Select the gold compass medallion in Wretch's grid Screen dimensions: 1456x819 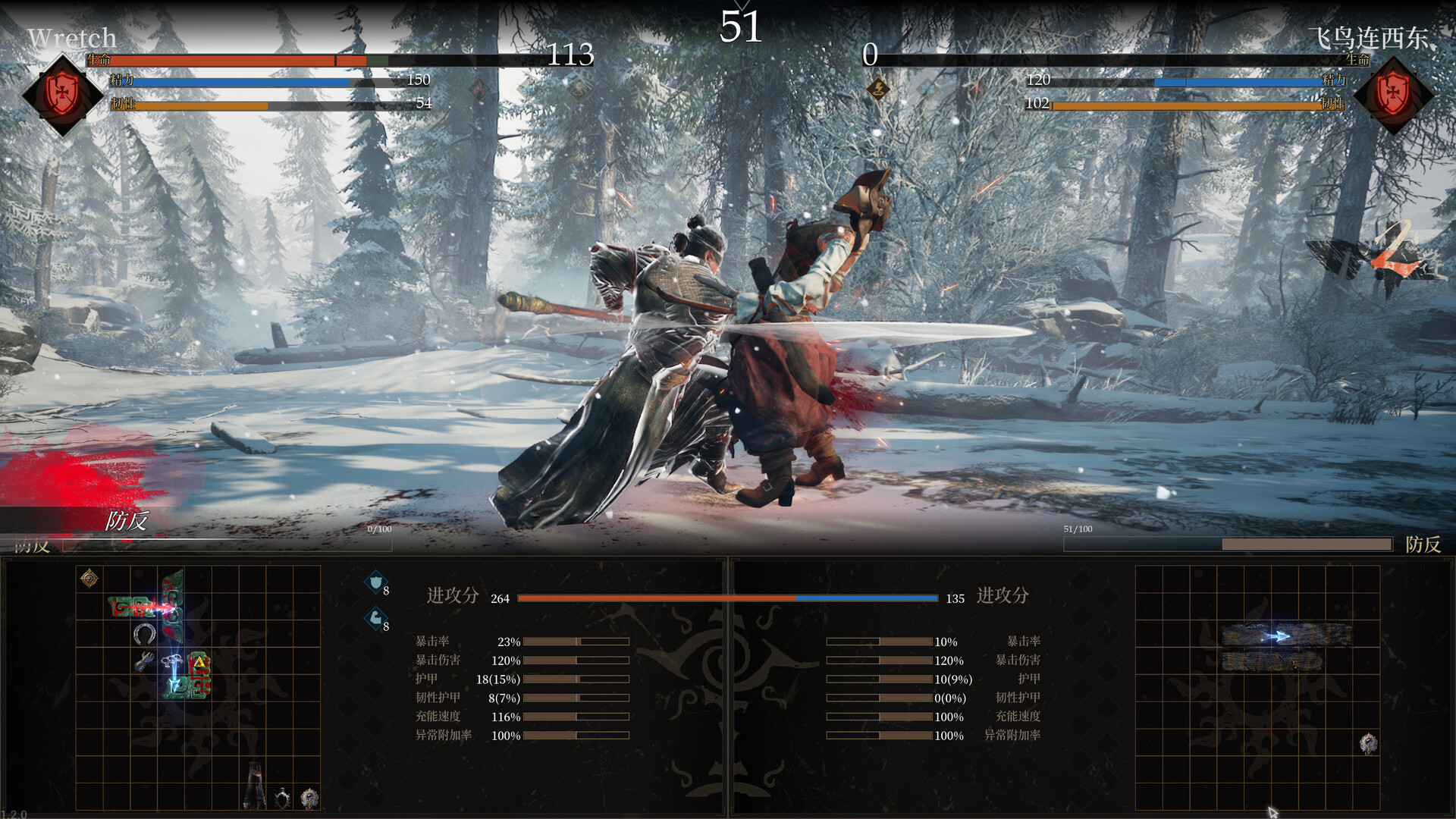click(89, 579)
